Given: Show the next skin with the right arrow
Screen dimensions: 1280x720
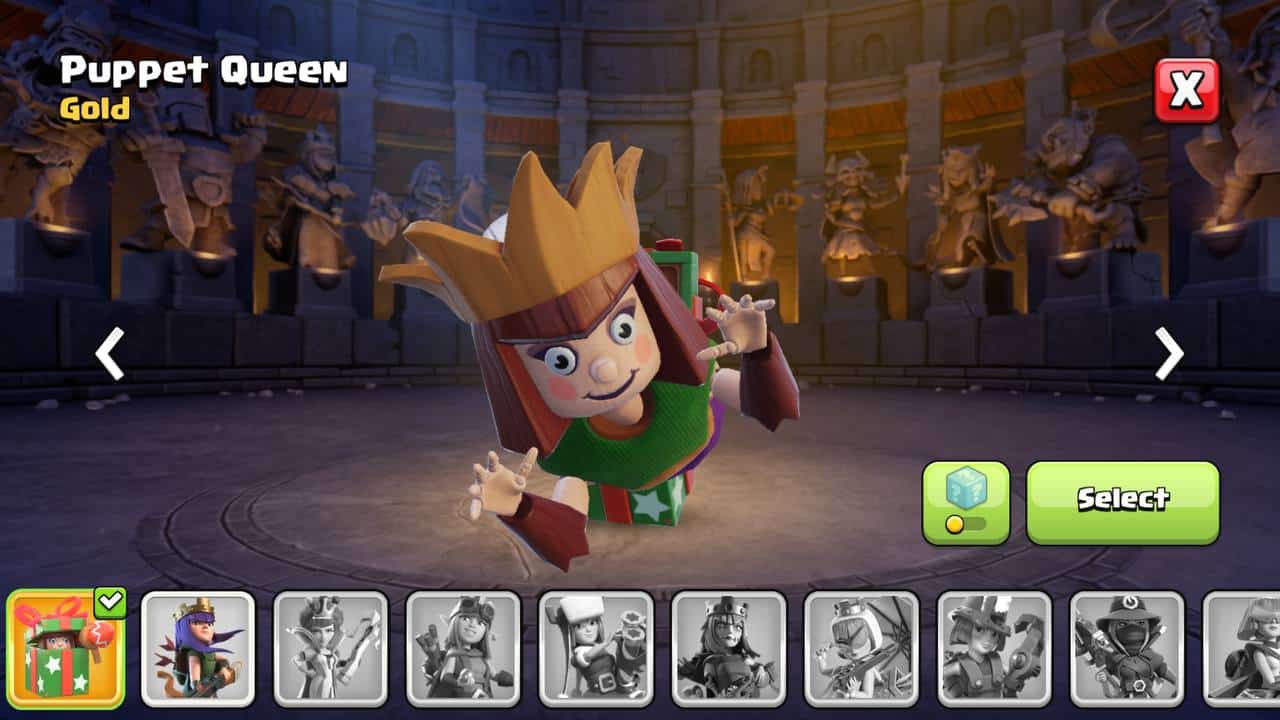Looking at the screenshot, I should pyautogui.click(x=1169, y=354).
